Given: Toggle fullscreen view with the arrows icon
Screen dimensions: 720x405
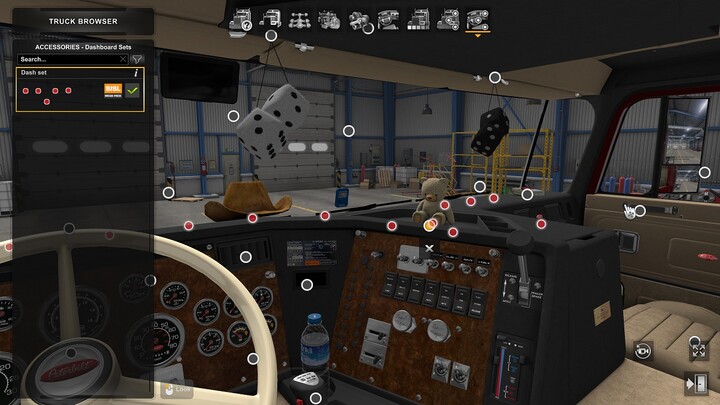Looking at the screenshot, I should coord(697,350).
